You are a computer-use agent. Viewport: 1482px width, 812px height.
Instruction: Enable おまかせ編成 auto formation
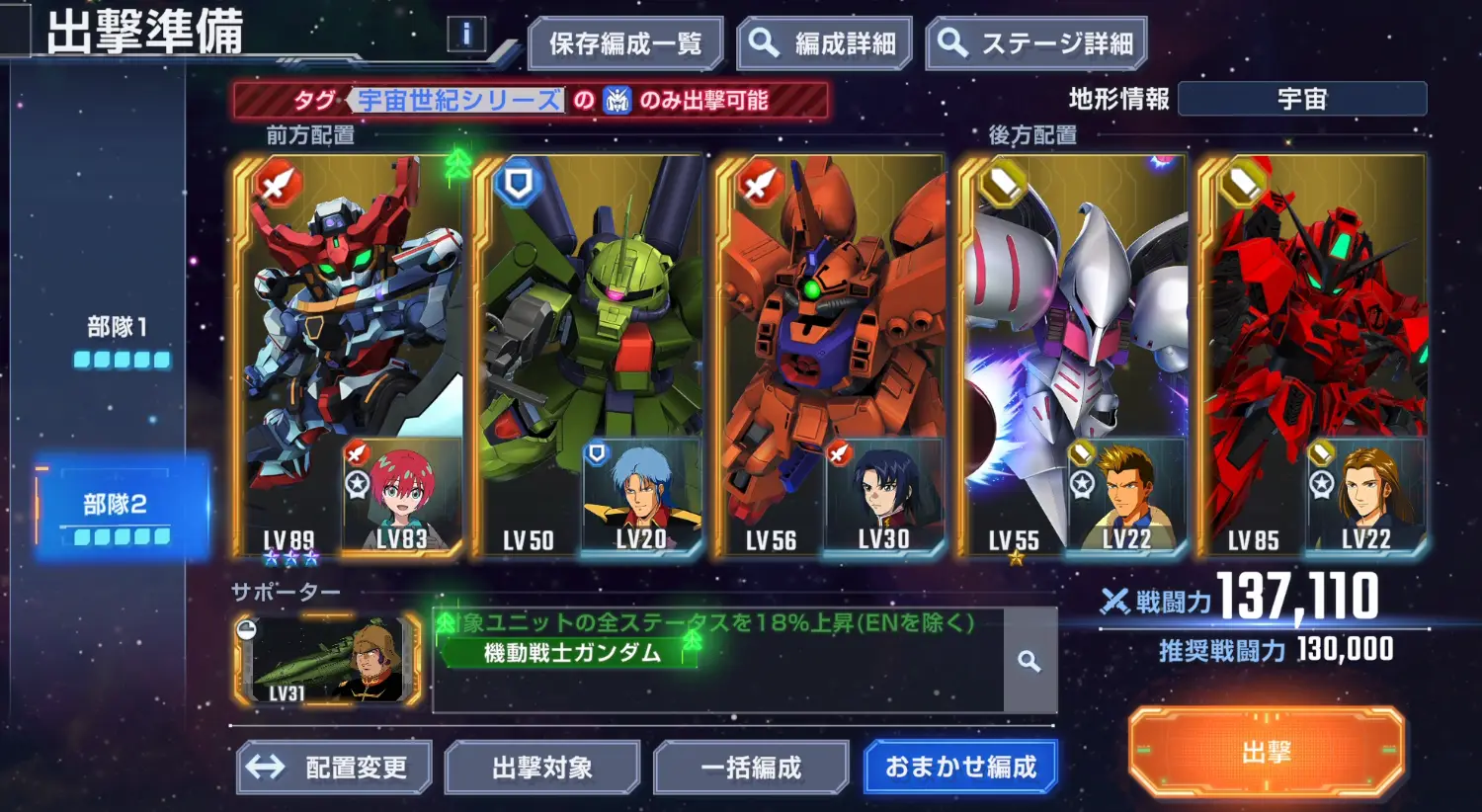click(x=960, y=766)
